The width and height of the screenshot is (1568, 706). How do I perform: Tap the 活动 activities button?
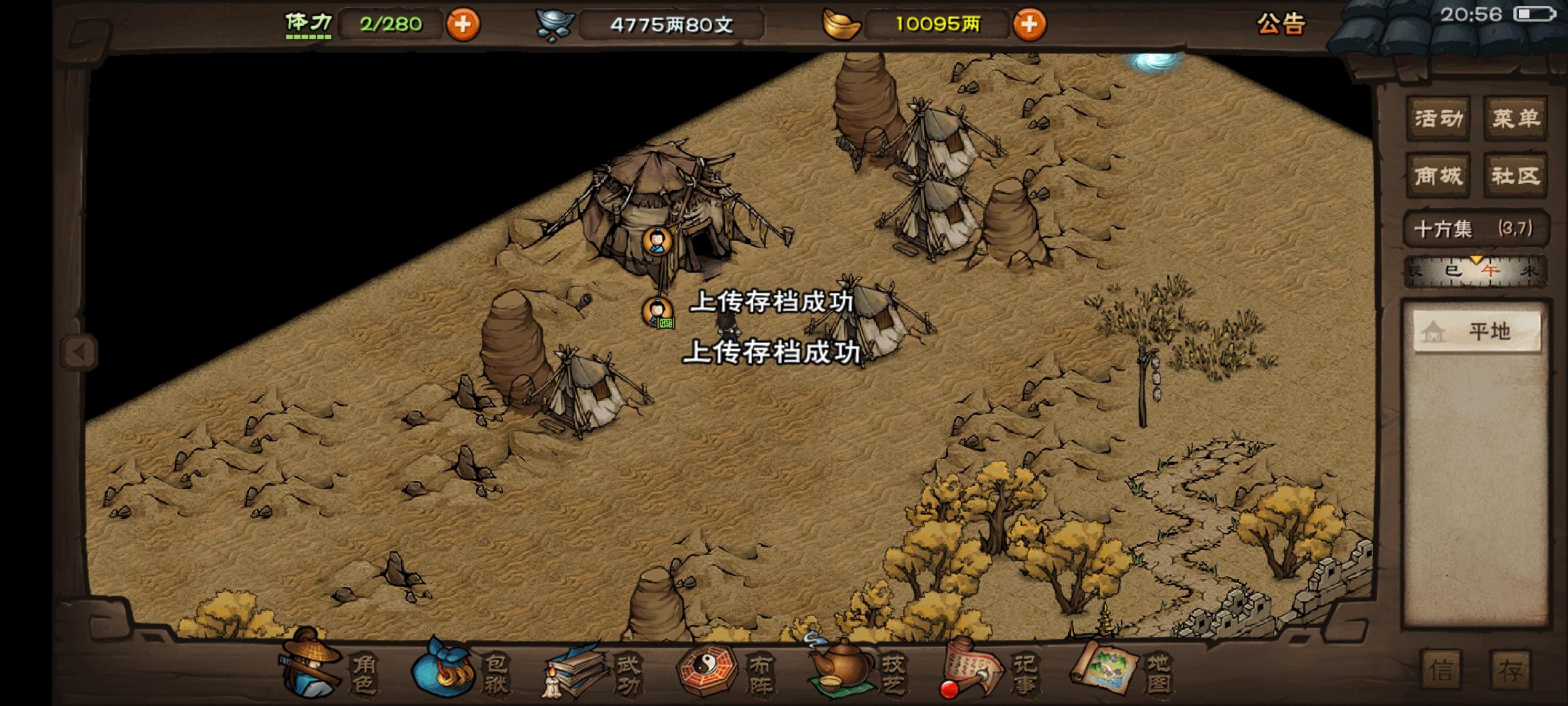(x=1437, y=118)
